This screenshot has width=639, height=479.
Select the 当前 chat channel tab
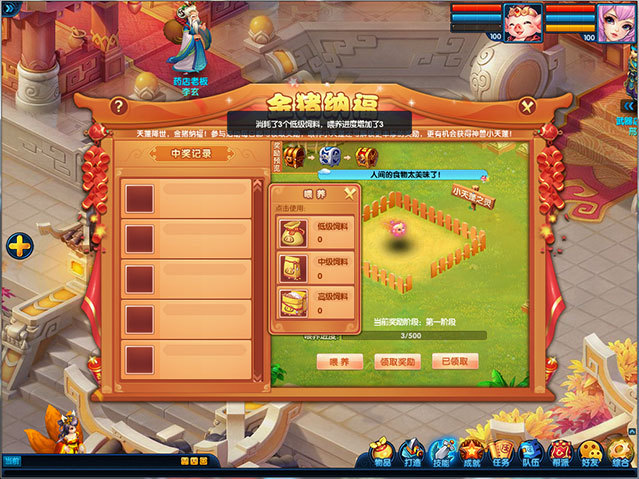11,460
